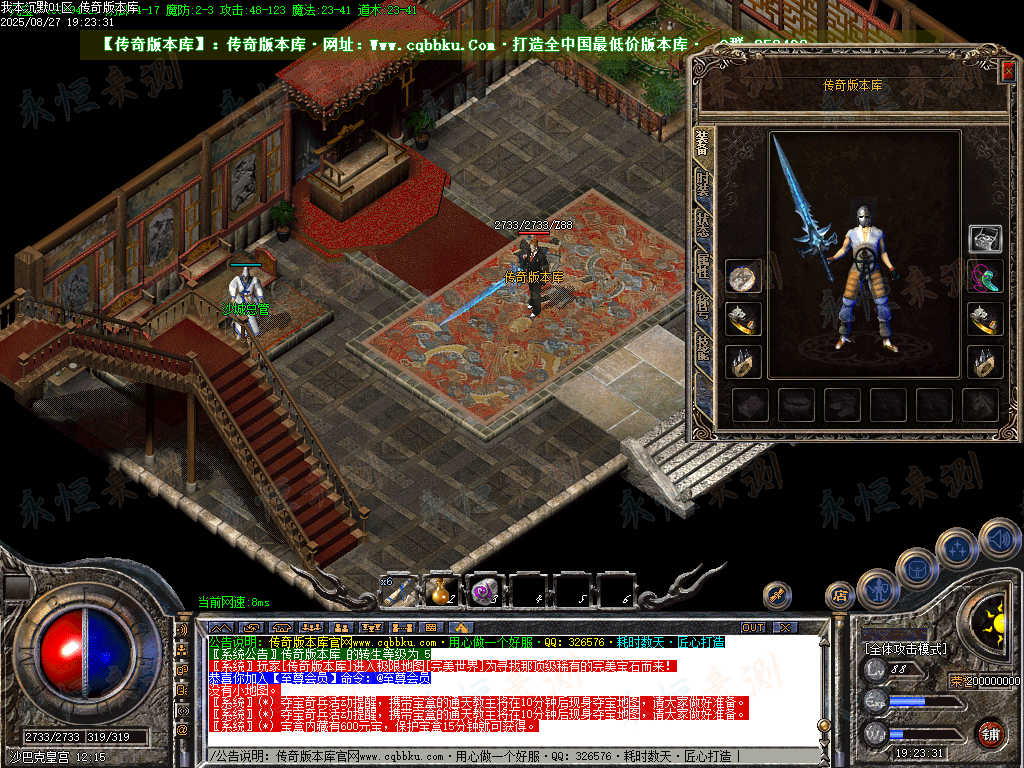Open the character sheet round button
This screenshot has height=768, width=1024.
click(877, 588)
